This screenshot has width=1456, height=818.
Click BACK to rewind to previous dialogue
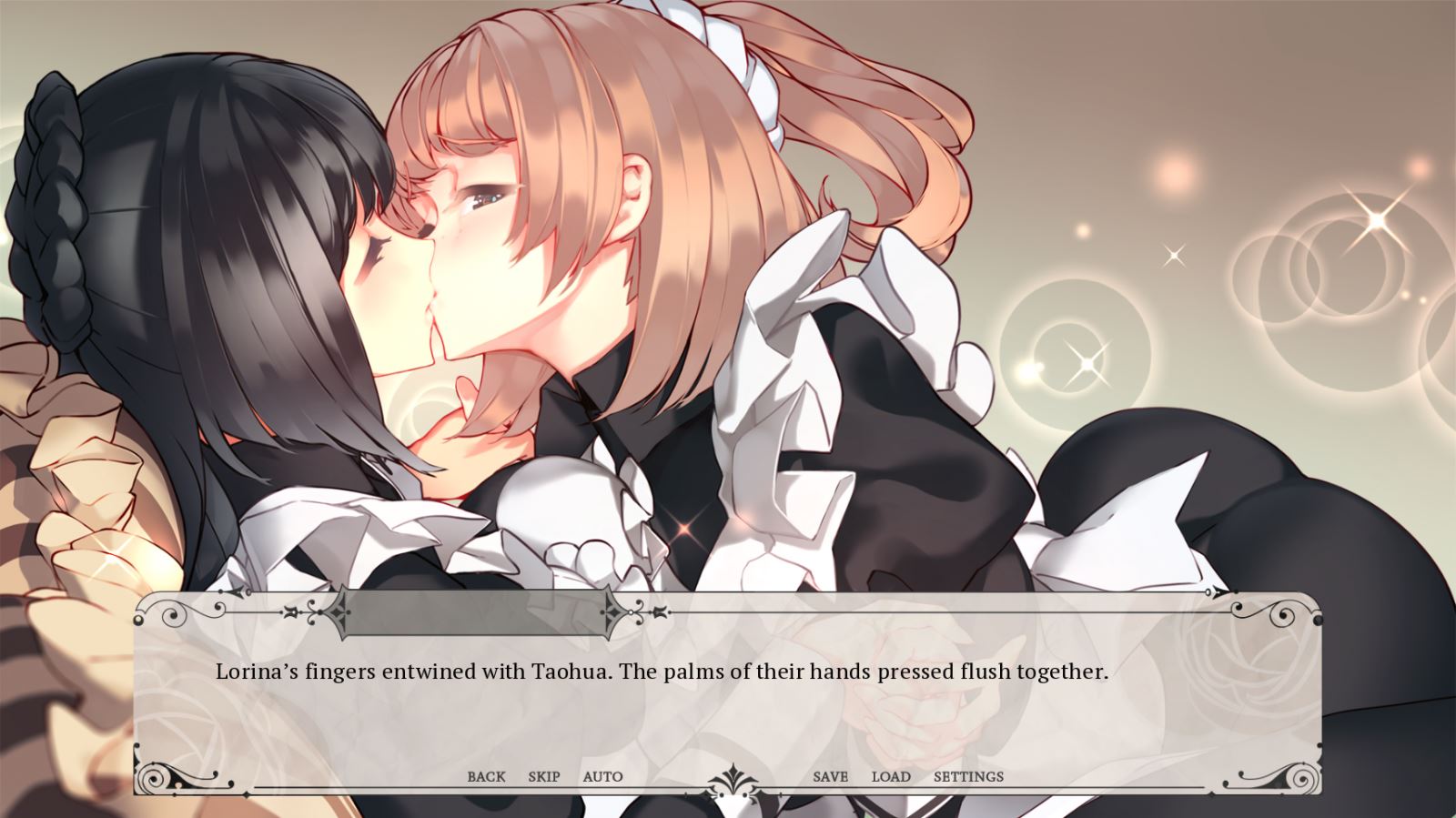tap(486, 776)
